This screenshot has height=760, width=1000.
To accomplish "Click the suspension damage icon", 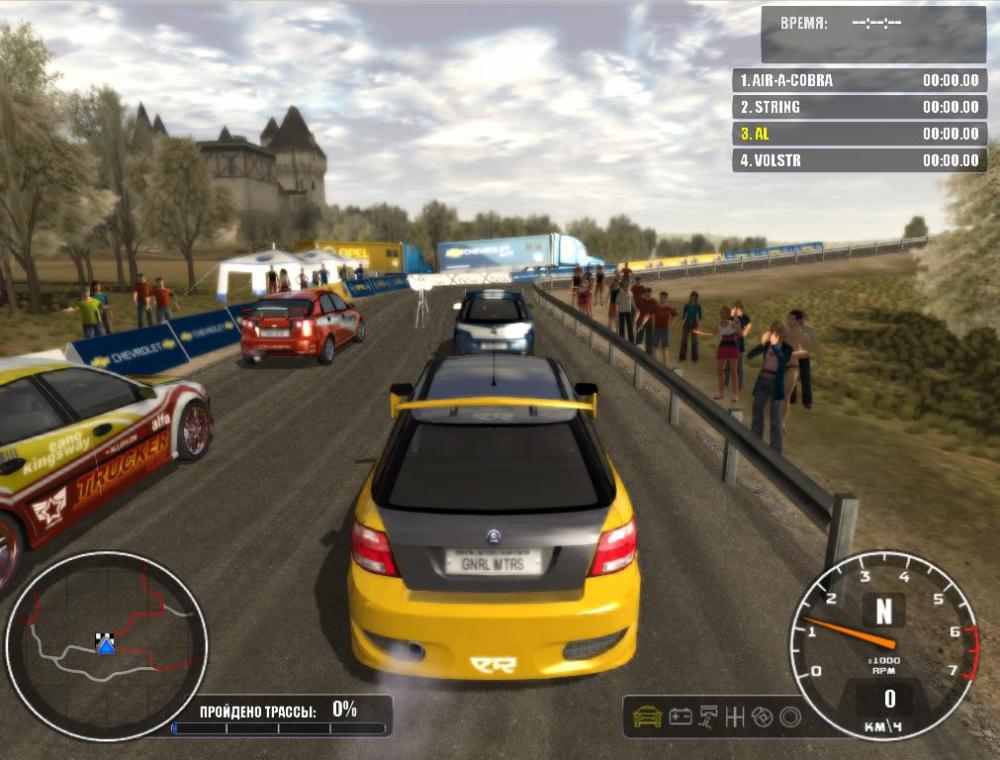I will click(708, 716).
